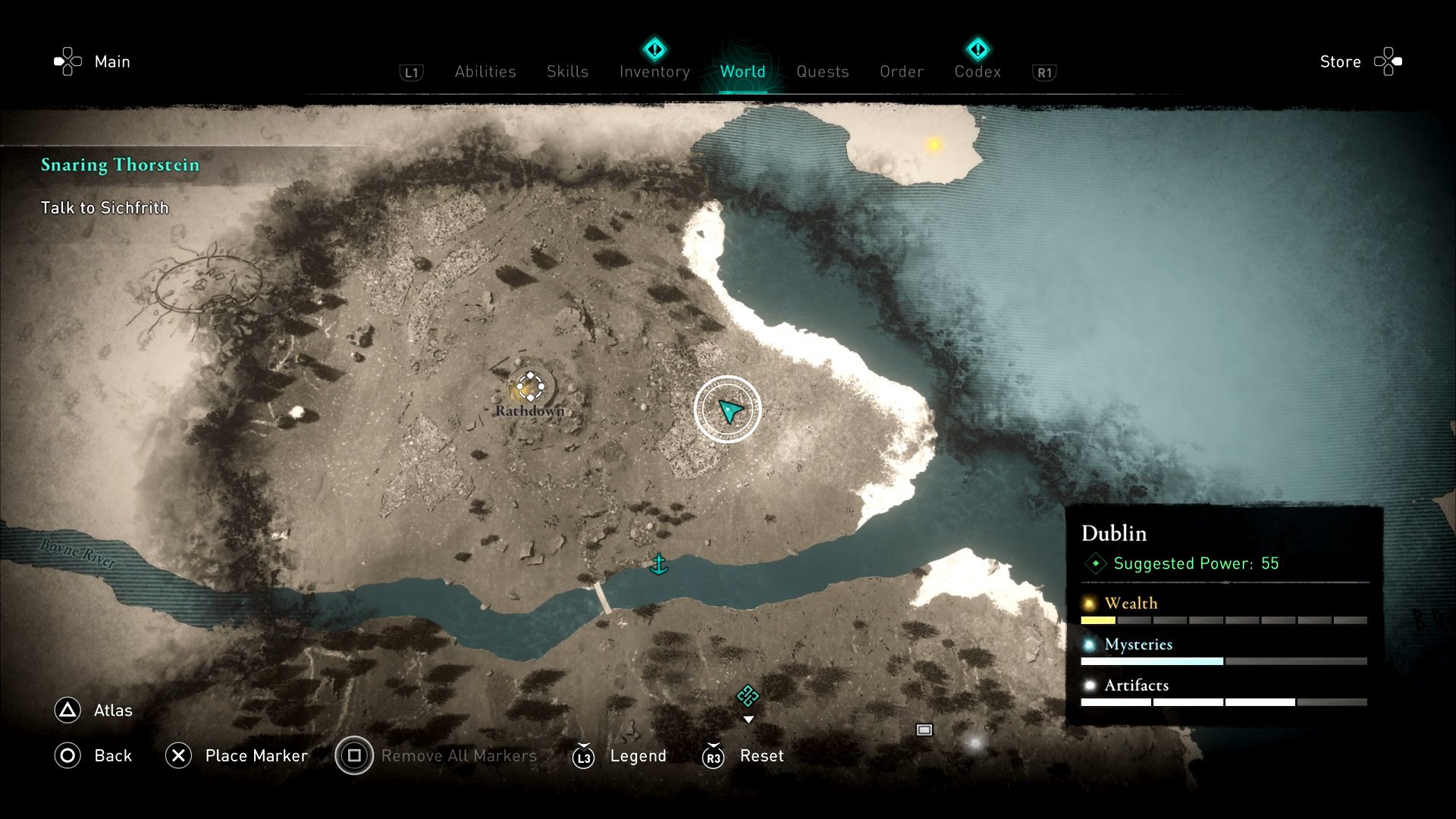Click the player position arrow marker
The height and width of the screenshot is (819, 1456).
727,409
